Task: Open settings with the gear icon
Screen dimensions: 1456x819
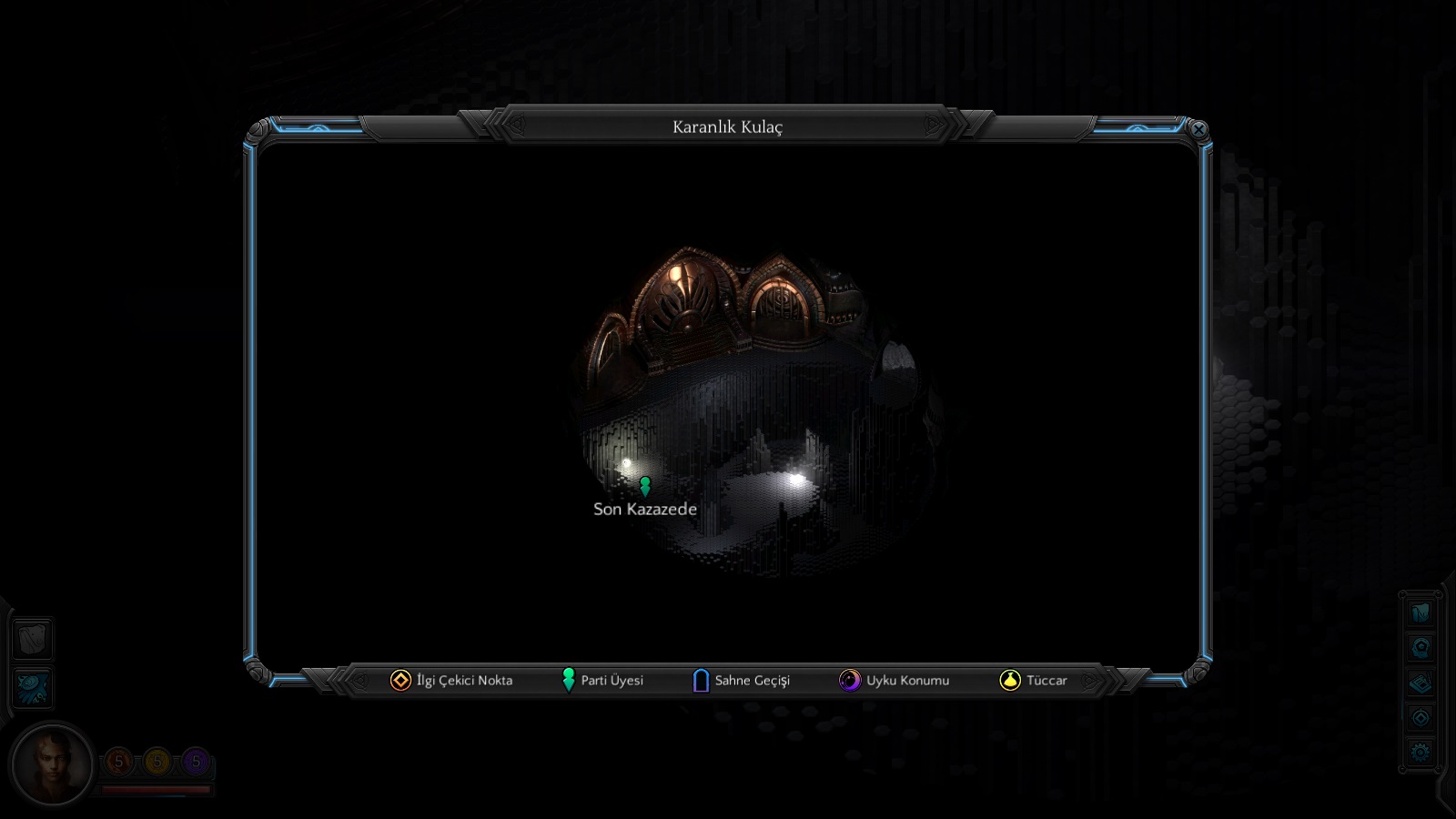Action: pyautogui.click(x=1421, y=753)
